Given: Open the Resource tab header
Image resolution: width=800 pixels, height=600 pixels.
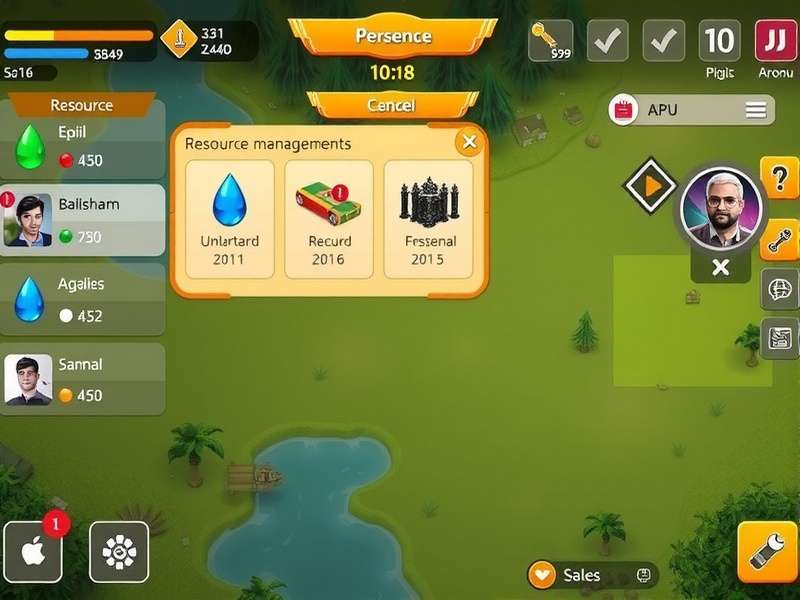Looking at the screenshot, I should (82, 105).
